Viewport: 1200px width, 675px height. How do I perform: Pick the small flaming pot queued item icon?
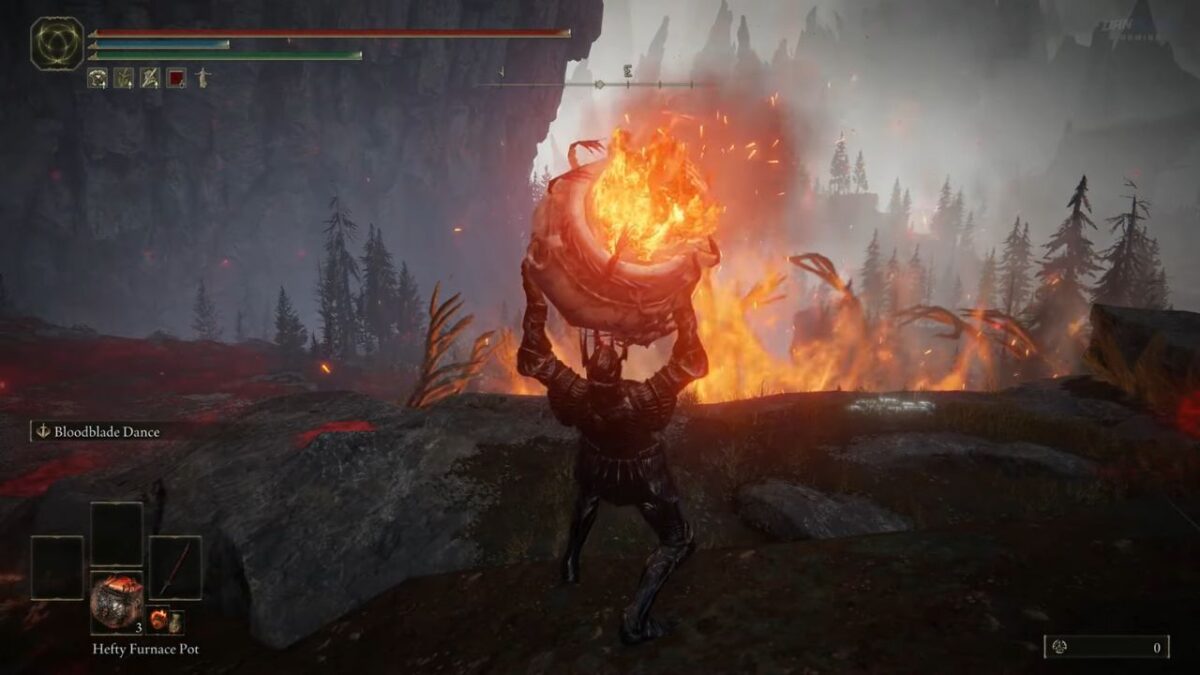(x=158, y=620)
